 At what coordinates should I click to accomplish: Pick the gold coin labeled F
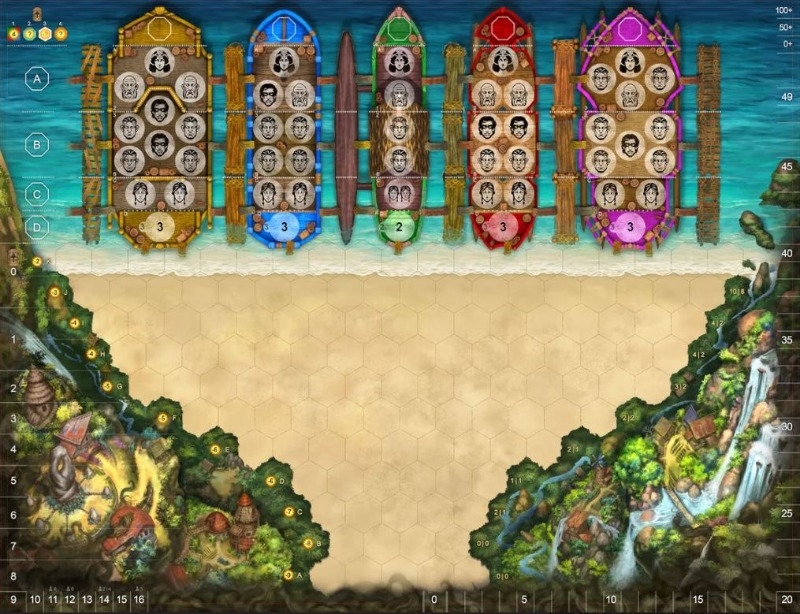coord(163,417)
